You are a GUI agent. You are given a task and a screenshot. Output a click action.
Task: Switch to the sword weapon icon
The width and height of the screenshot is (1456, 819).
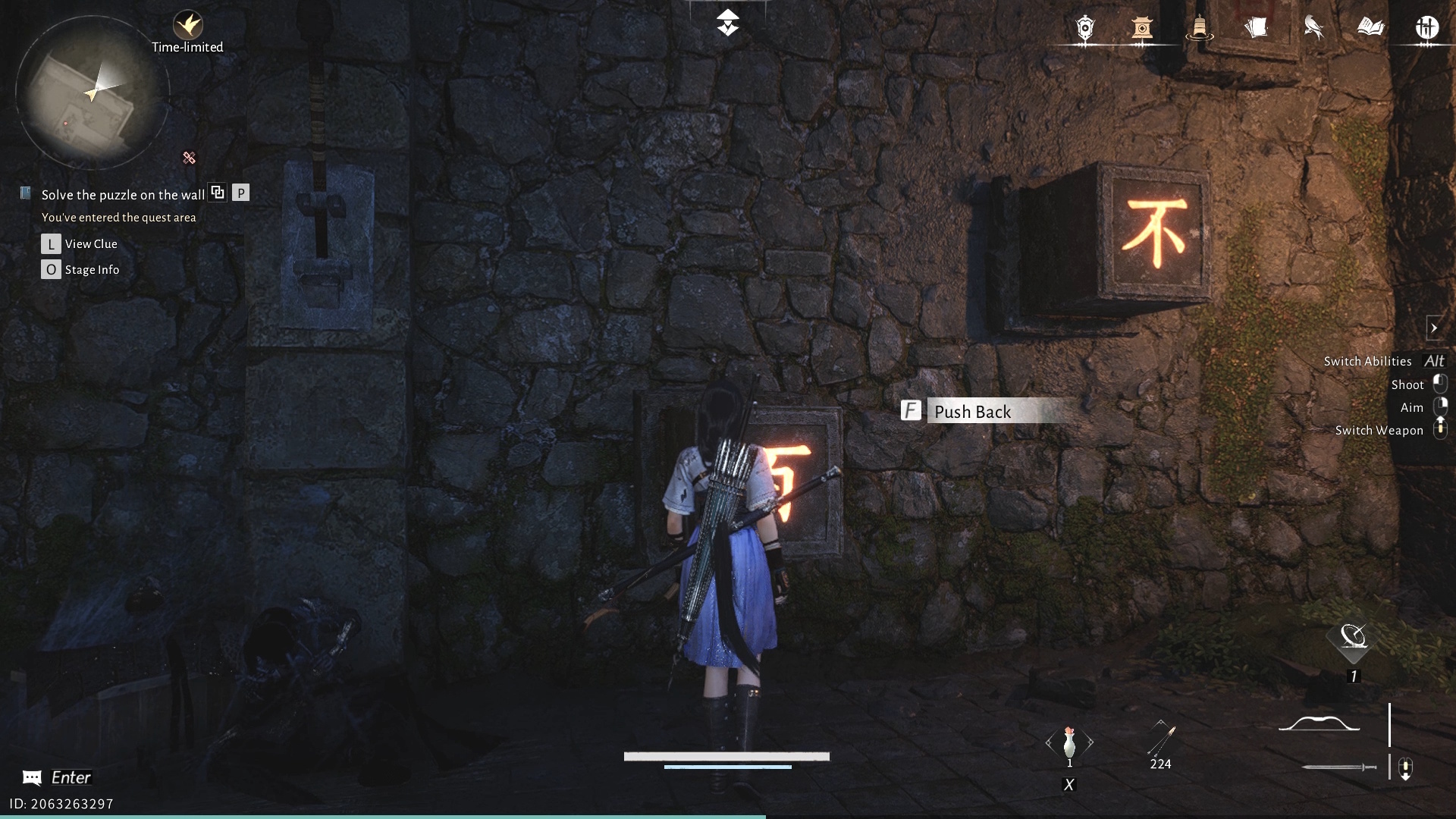point(1338,767)
